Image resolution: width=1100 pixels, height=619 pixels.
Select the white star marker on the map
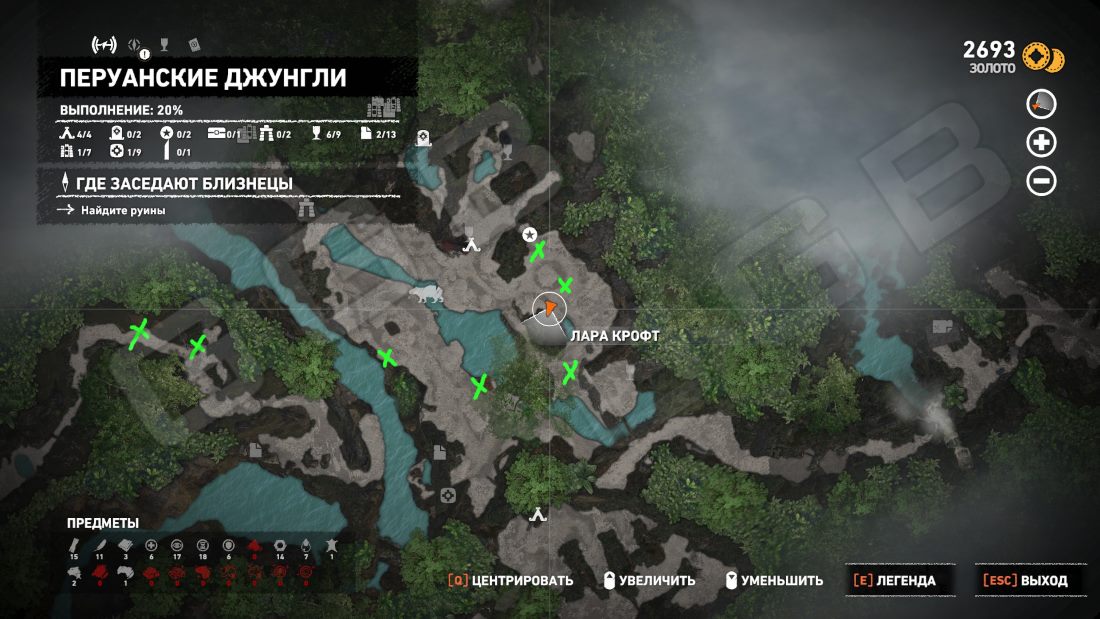pyautogui.click(x=529, y=234)
